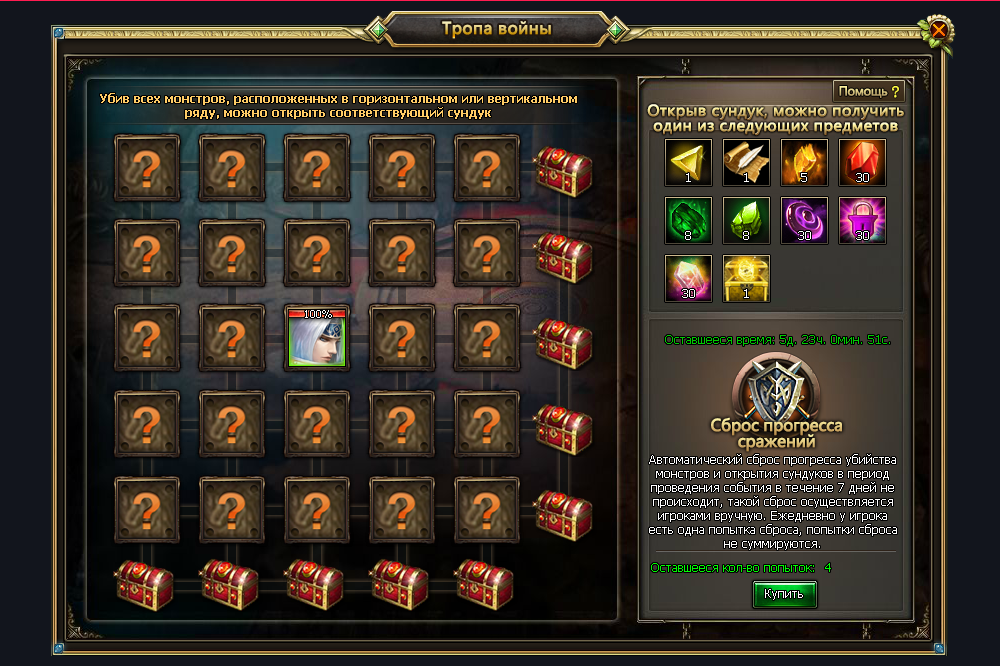Inspect the parchment scroll reward

tap(747, 163)
